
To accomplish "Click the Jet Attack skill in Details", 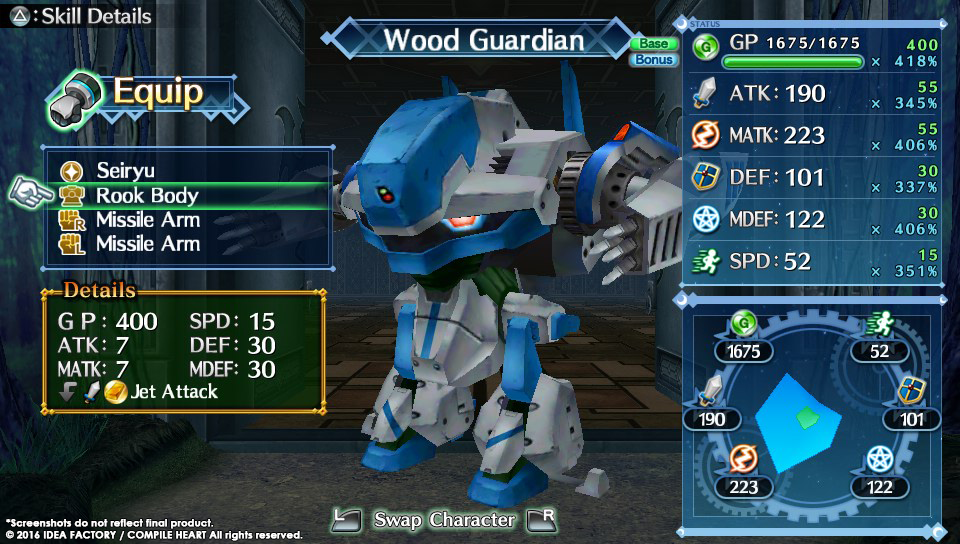I will coord(172,392).
